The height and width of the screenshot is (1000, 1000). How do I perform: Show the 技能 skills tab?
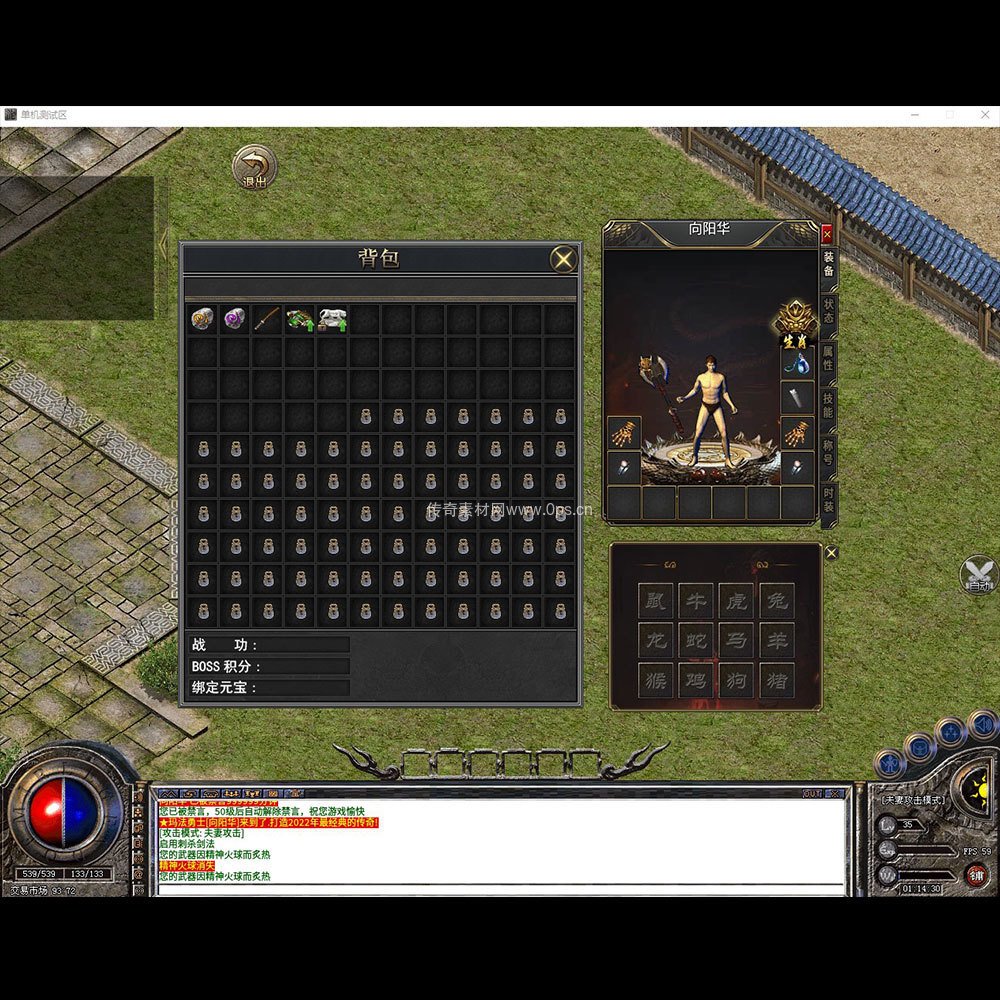click(x=828, y=404)
